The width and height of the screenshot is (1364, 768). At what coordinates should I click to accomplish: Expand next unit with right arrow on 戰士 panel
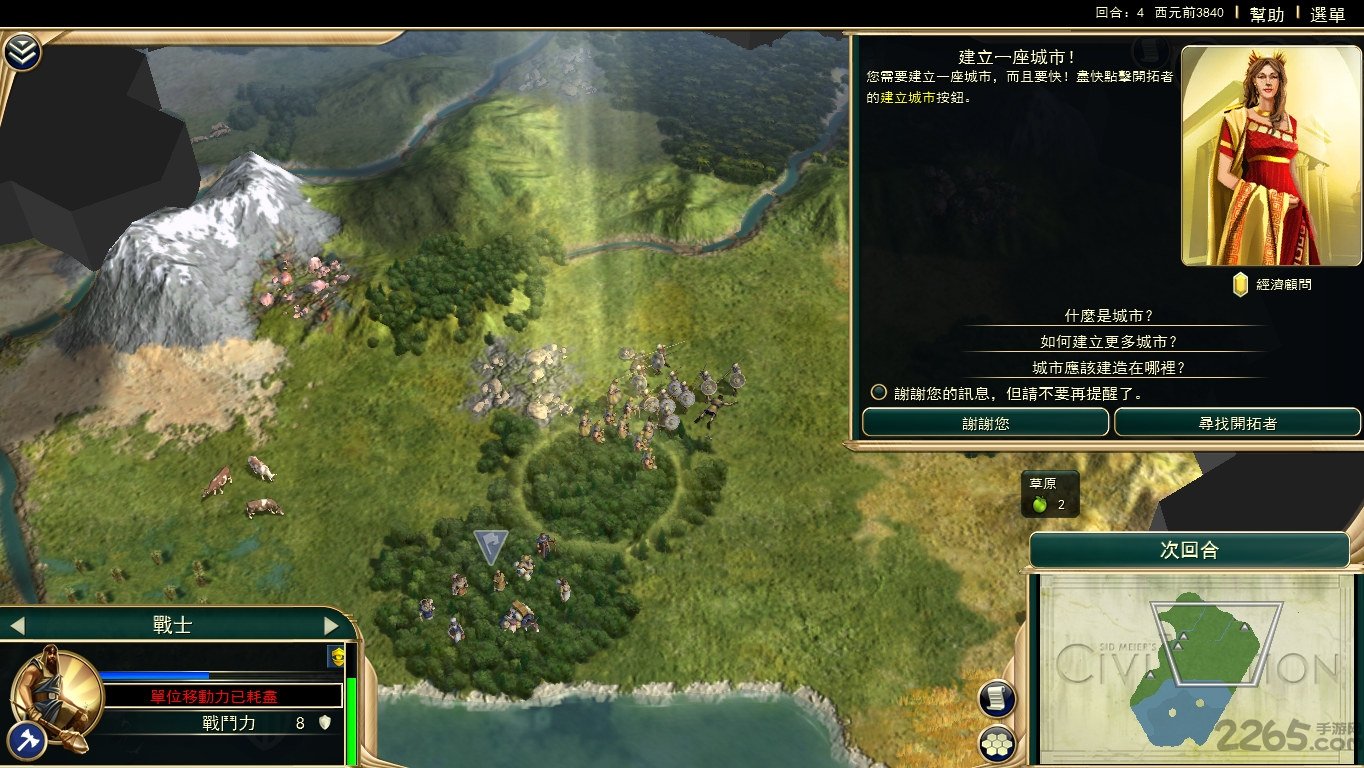(331, 624)
